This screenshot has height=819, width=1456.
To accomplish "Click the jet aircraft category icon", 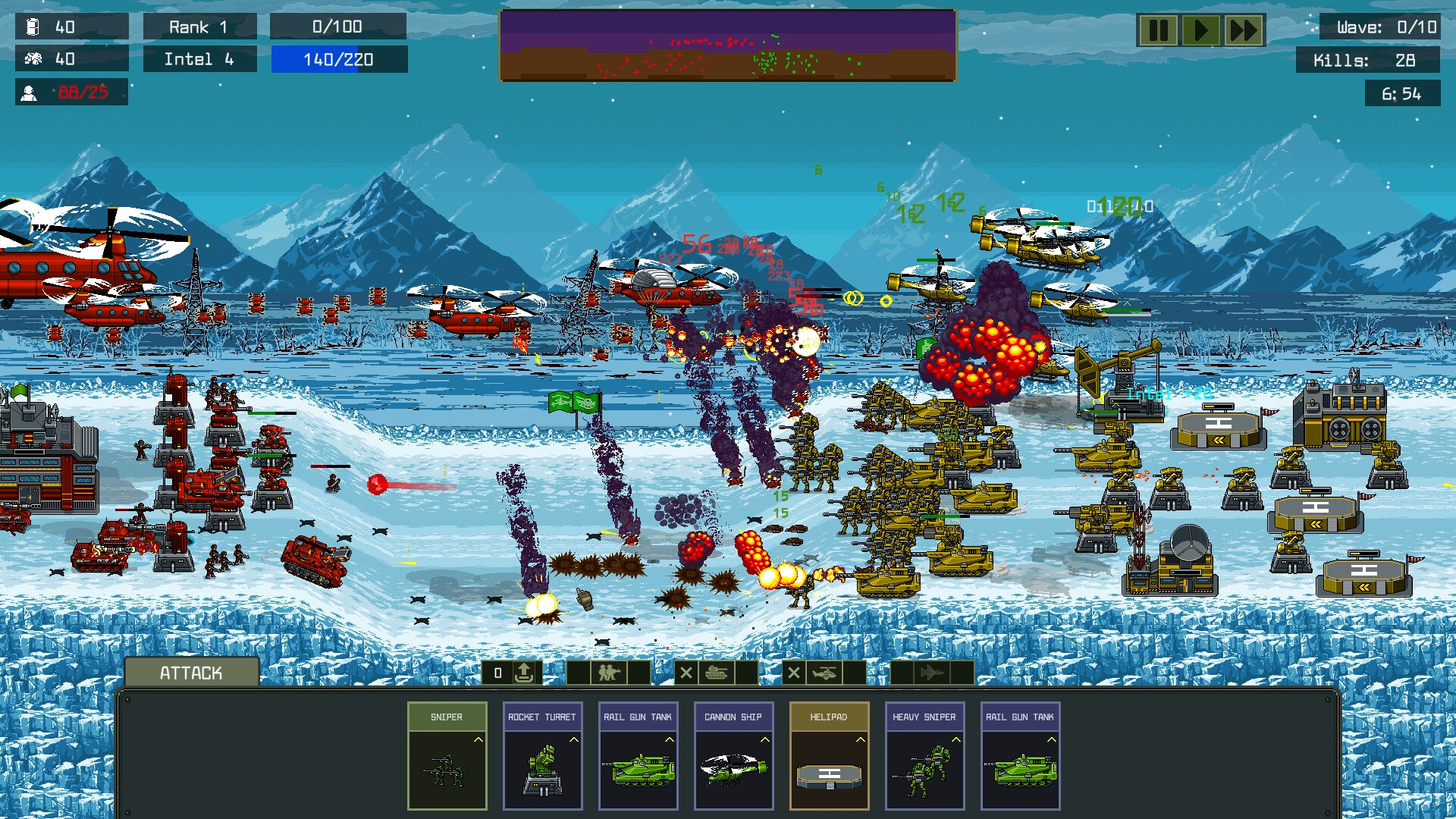I will tap(933, 673).
